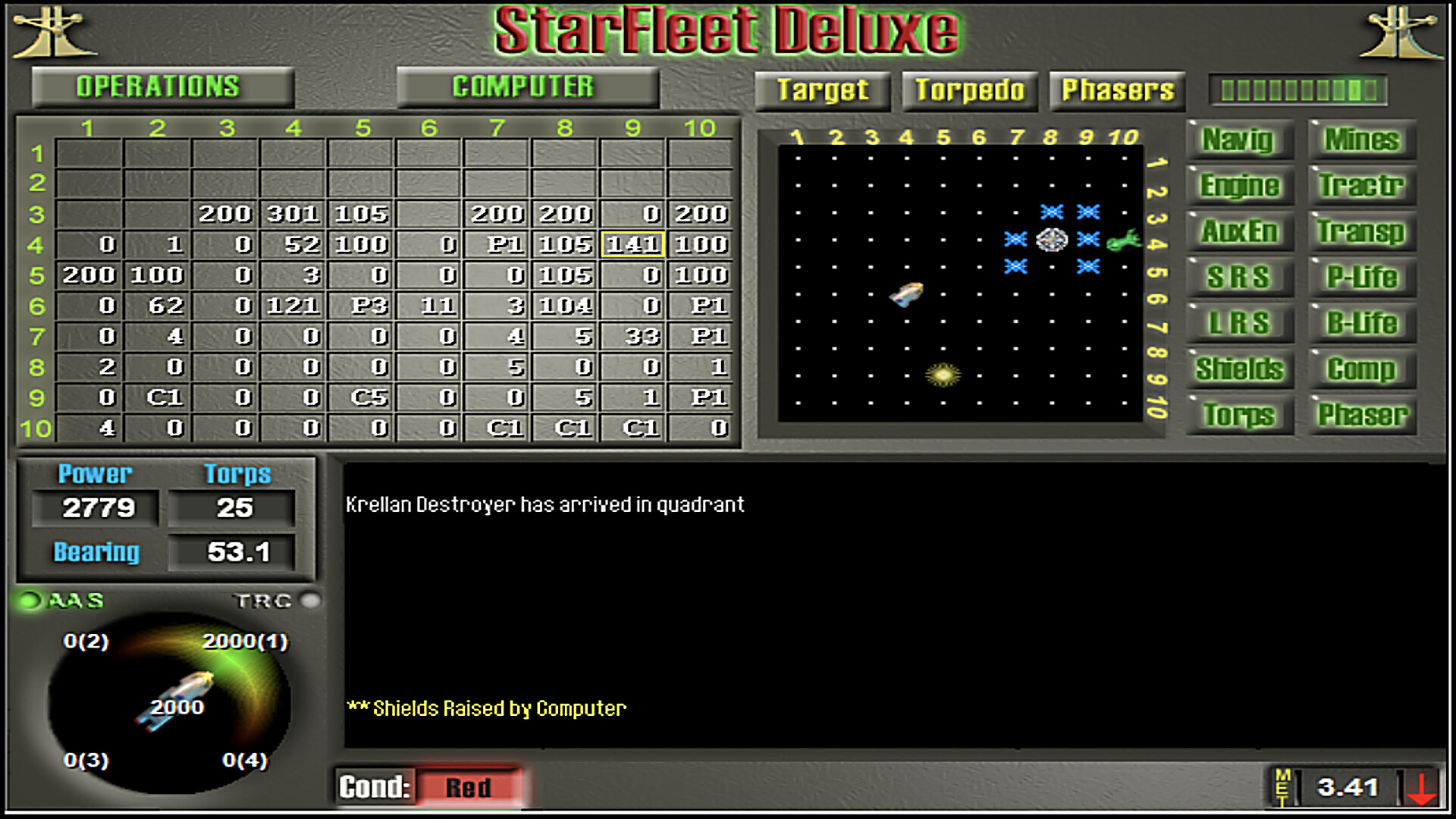Viewport: 1456px width, 819px height.
Task: Fire the Phasers
Action: [x=1116, y=90]
